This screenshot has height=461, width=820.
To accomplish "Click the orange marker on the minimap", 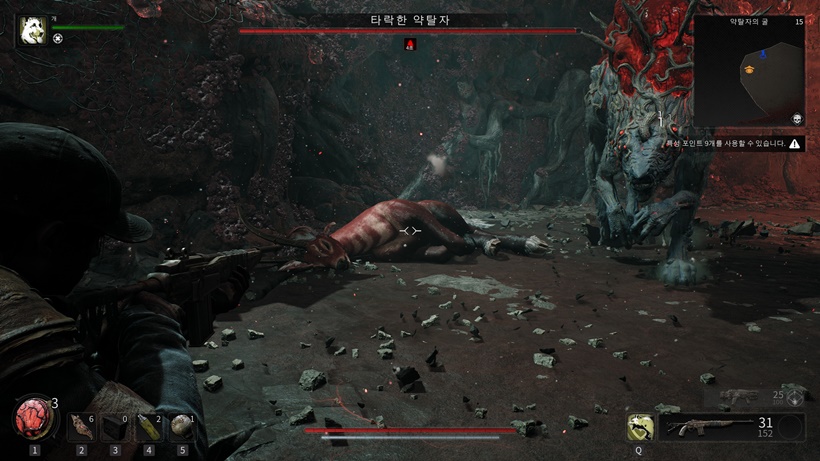I will (748, 68).
